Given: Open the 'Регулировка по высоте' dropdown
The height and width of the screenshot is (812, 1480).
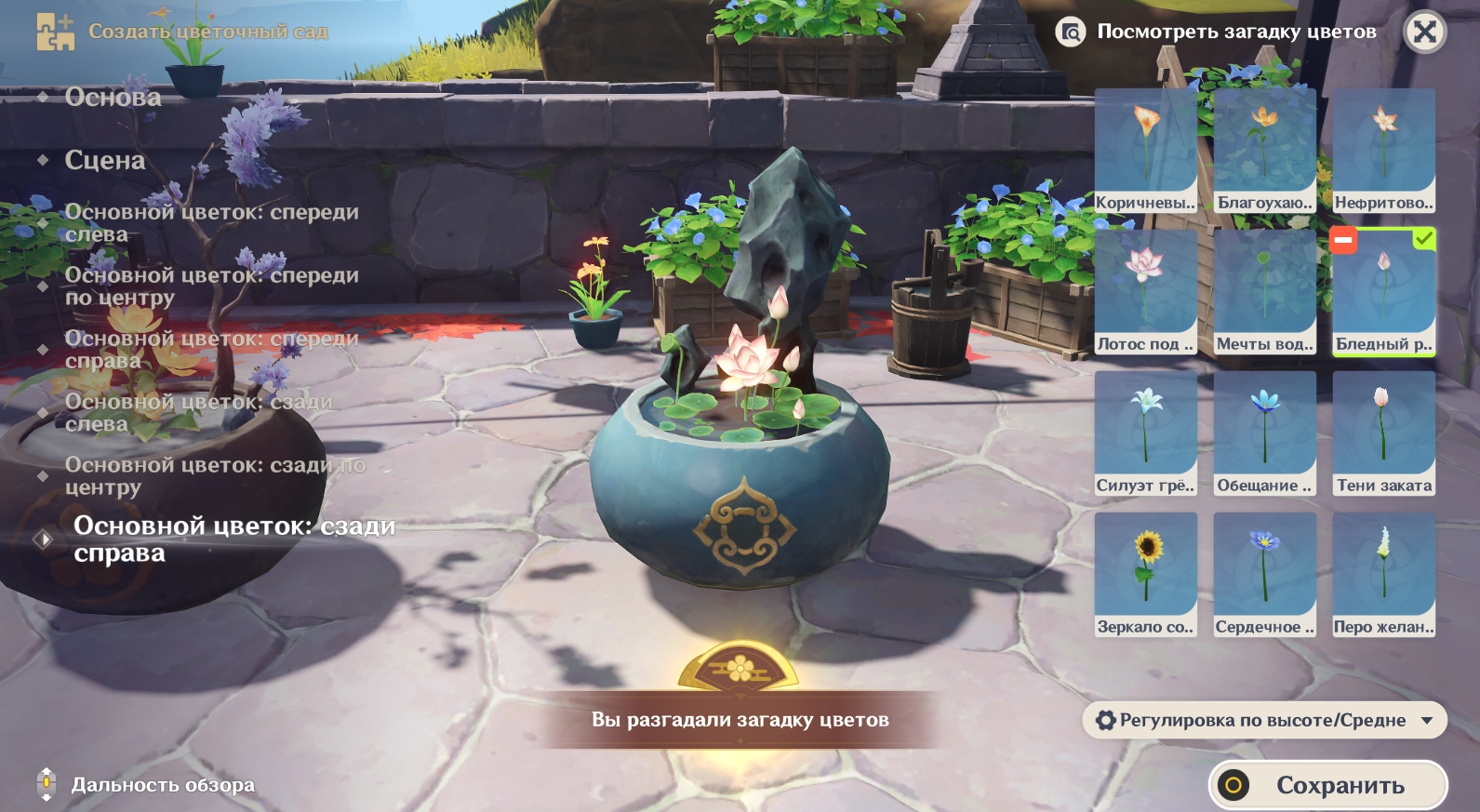Looking at the screenshot, I should [x=1264, y=720].
